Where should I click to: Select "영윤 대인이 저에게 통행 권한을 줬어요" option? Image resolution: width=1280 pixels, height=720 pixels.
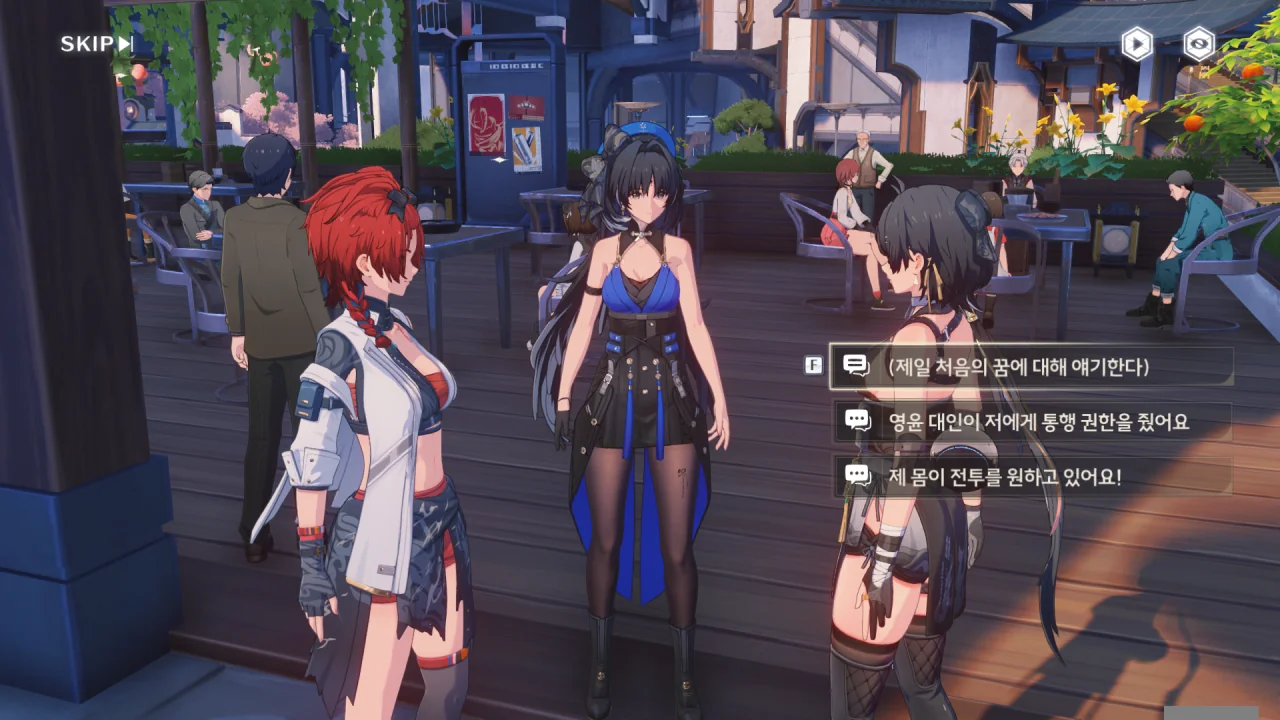click(x=1030, y=422)
